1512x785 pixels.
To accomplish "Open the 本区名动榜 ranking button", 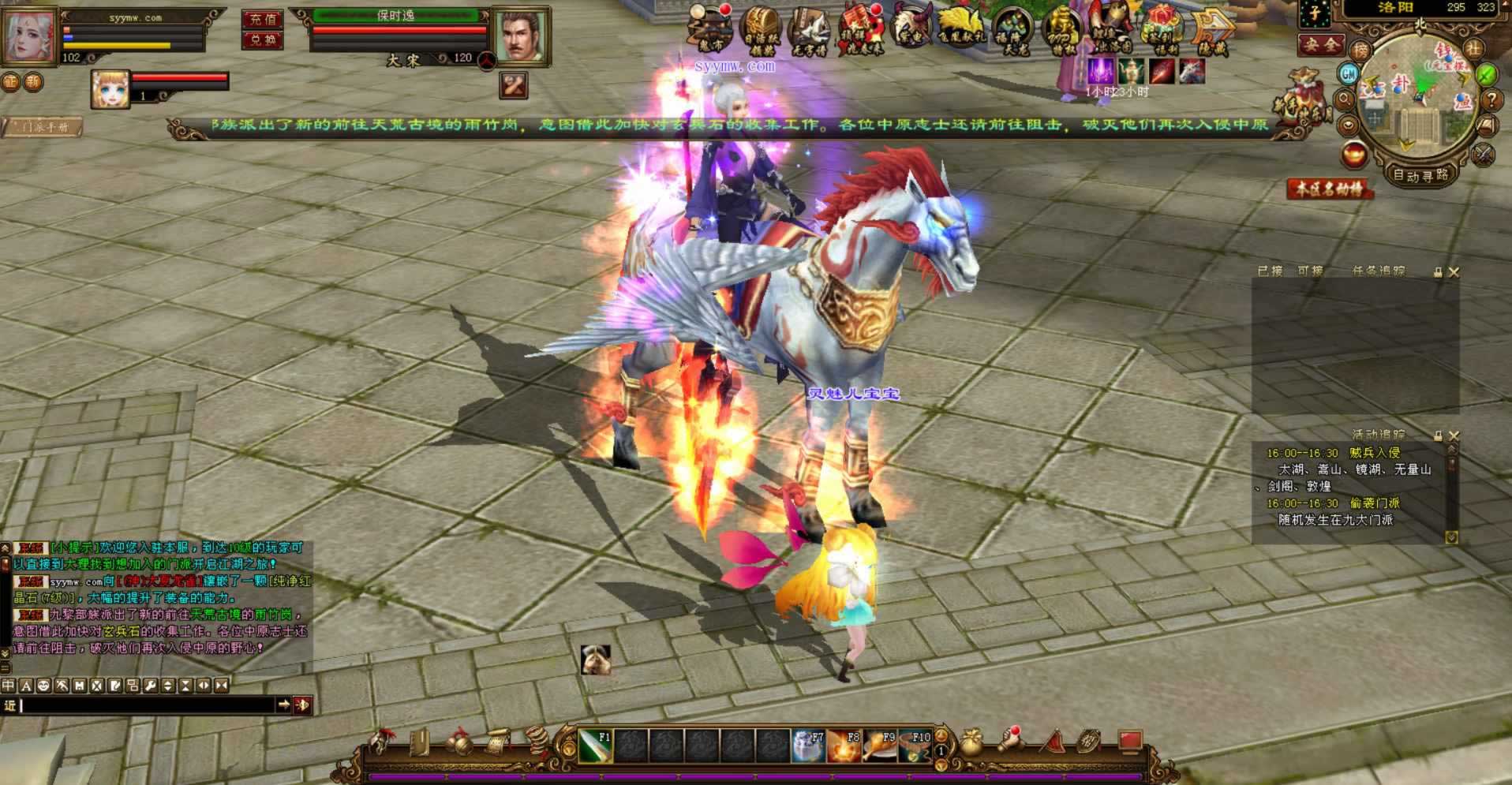I will tap(1330, 189).
